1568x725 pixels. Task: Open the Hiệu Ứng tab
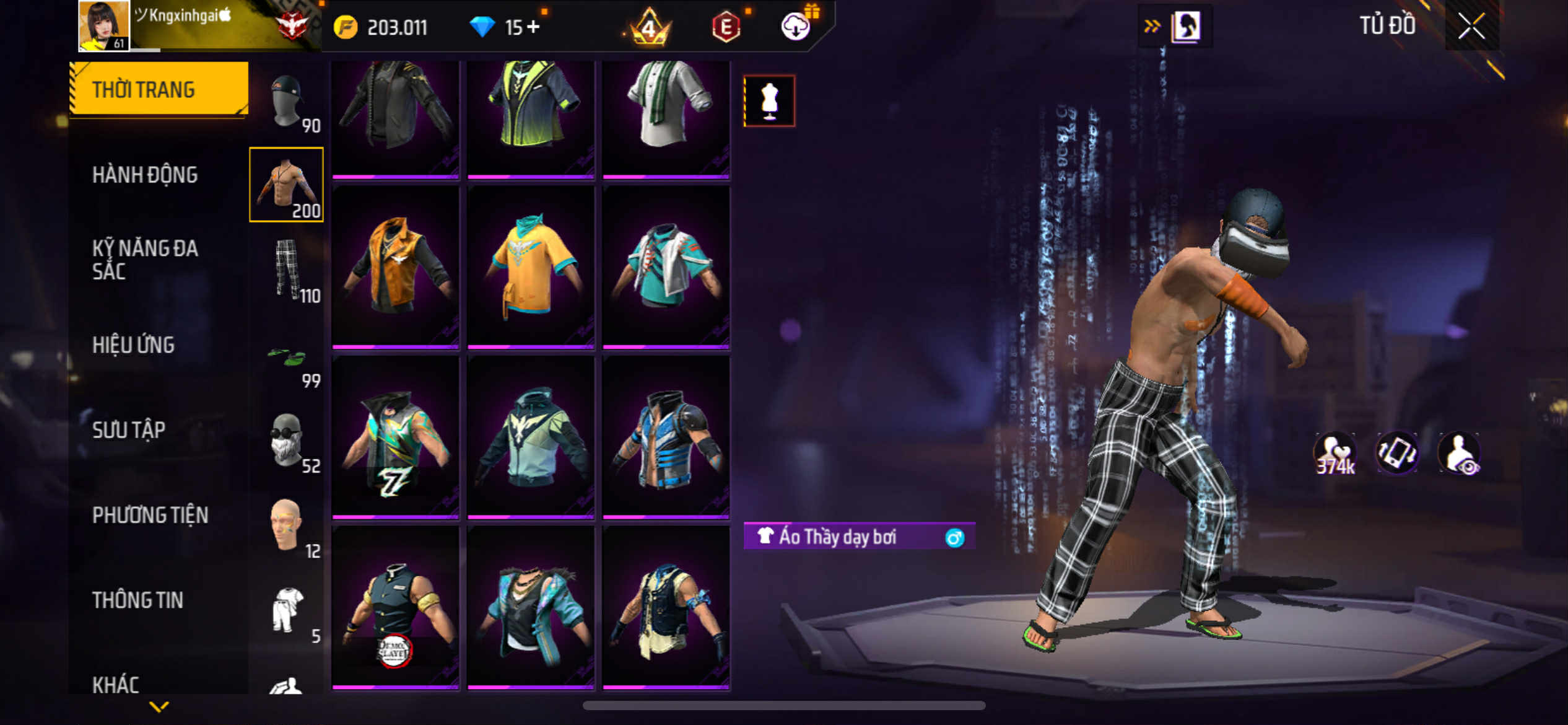[133, 345]
